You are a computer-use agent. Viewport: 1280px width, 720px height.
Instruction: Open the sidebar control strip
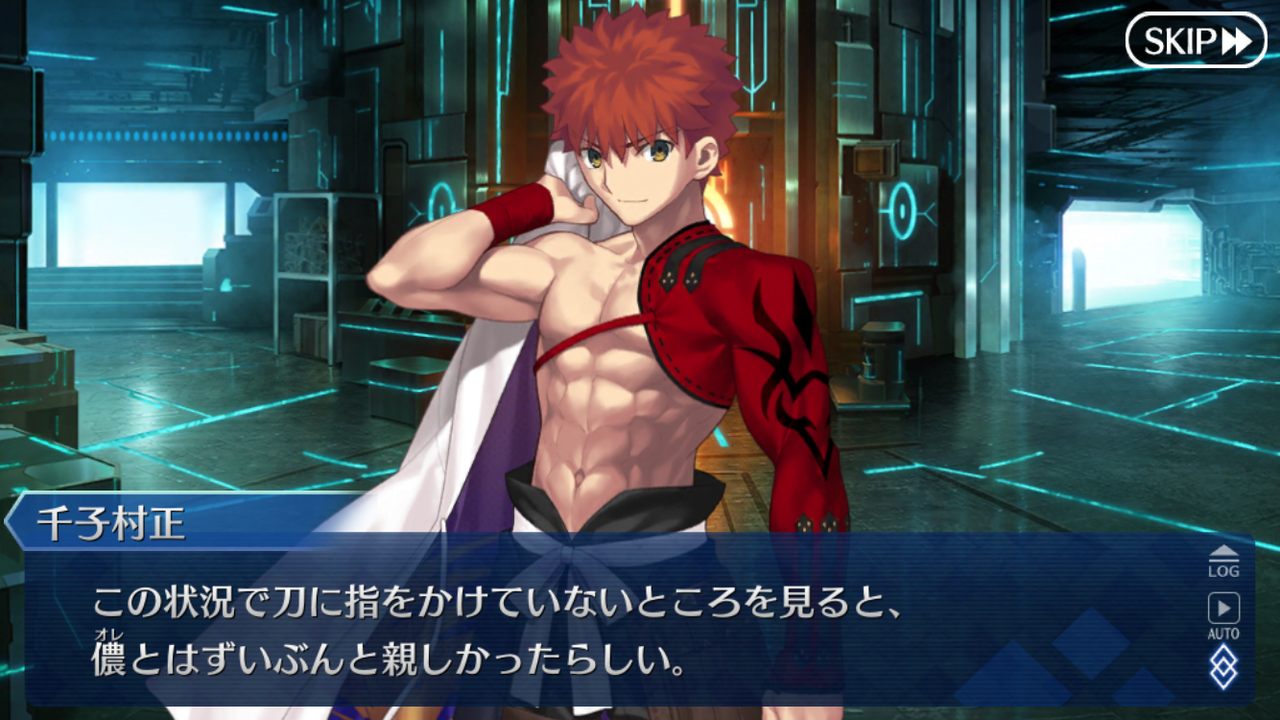click(1224, 620)
